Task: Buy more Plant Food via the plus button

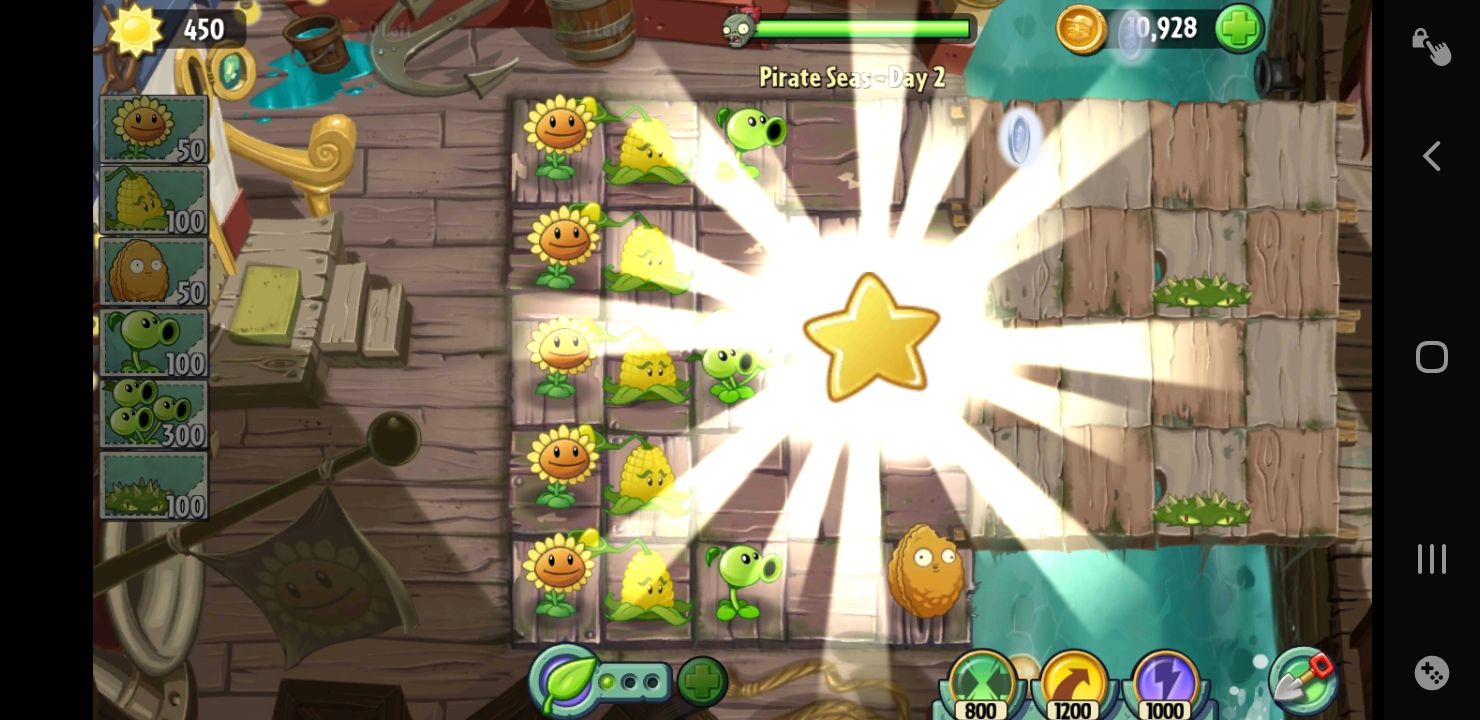Action: tap(702, 681)
